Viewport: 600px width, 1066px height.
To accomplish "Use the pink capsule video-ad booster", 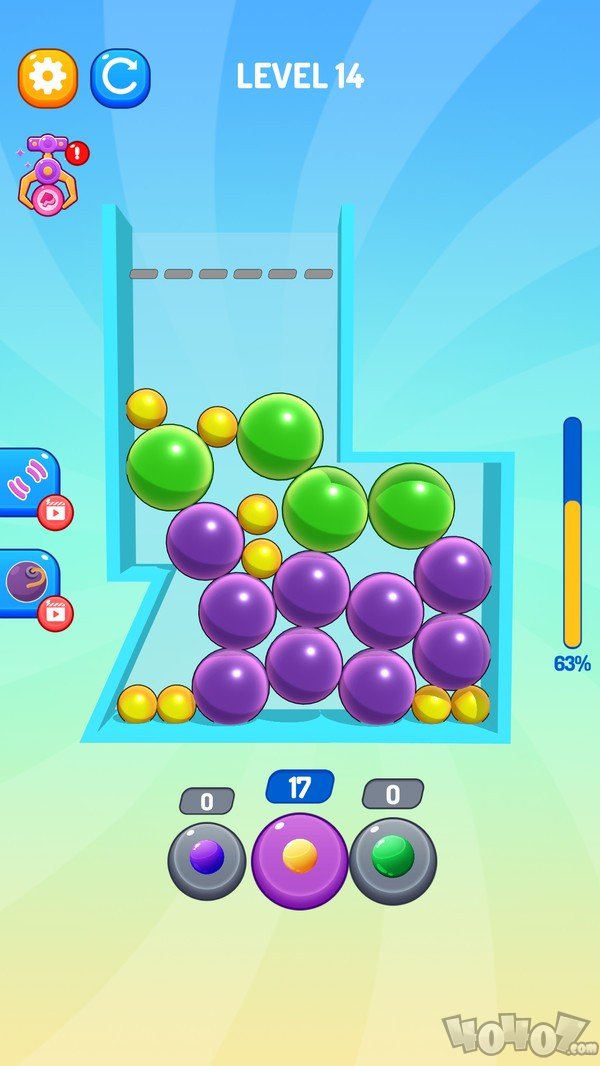I will pyautogui.click(x=28, y=484).
